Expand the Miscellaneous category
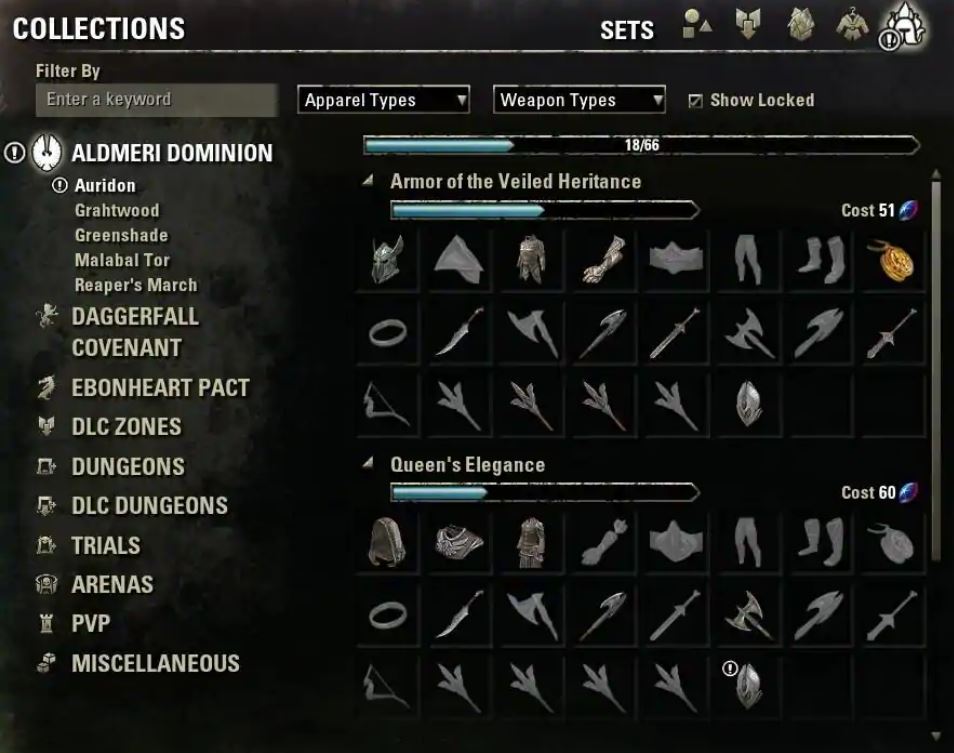Image resolution: width=954 pixels, height=753 pixels. tap(155, 664)
